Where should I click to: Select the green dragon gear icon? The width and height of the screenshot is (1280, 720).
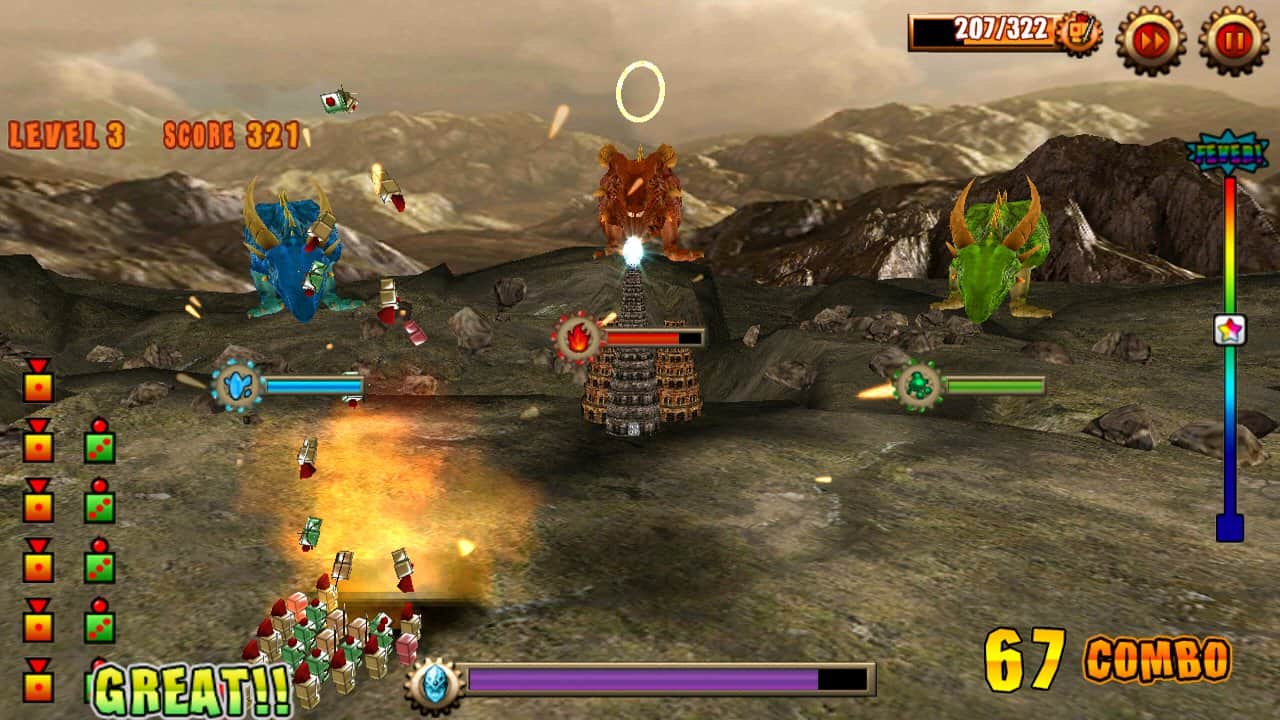918,385
